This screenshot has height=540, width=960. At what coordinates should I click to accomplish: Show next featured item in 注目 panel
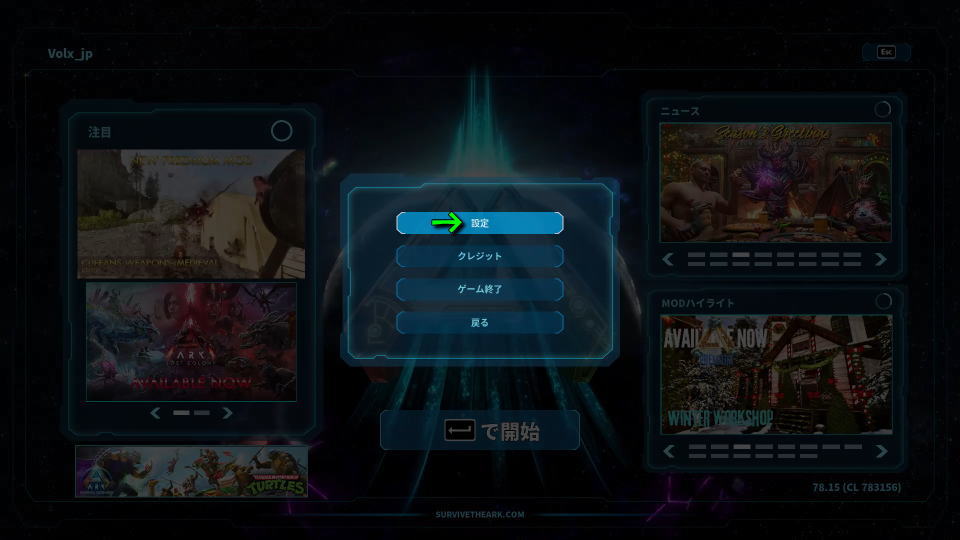pyautogui.click(x=228, y=413)
